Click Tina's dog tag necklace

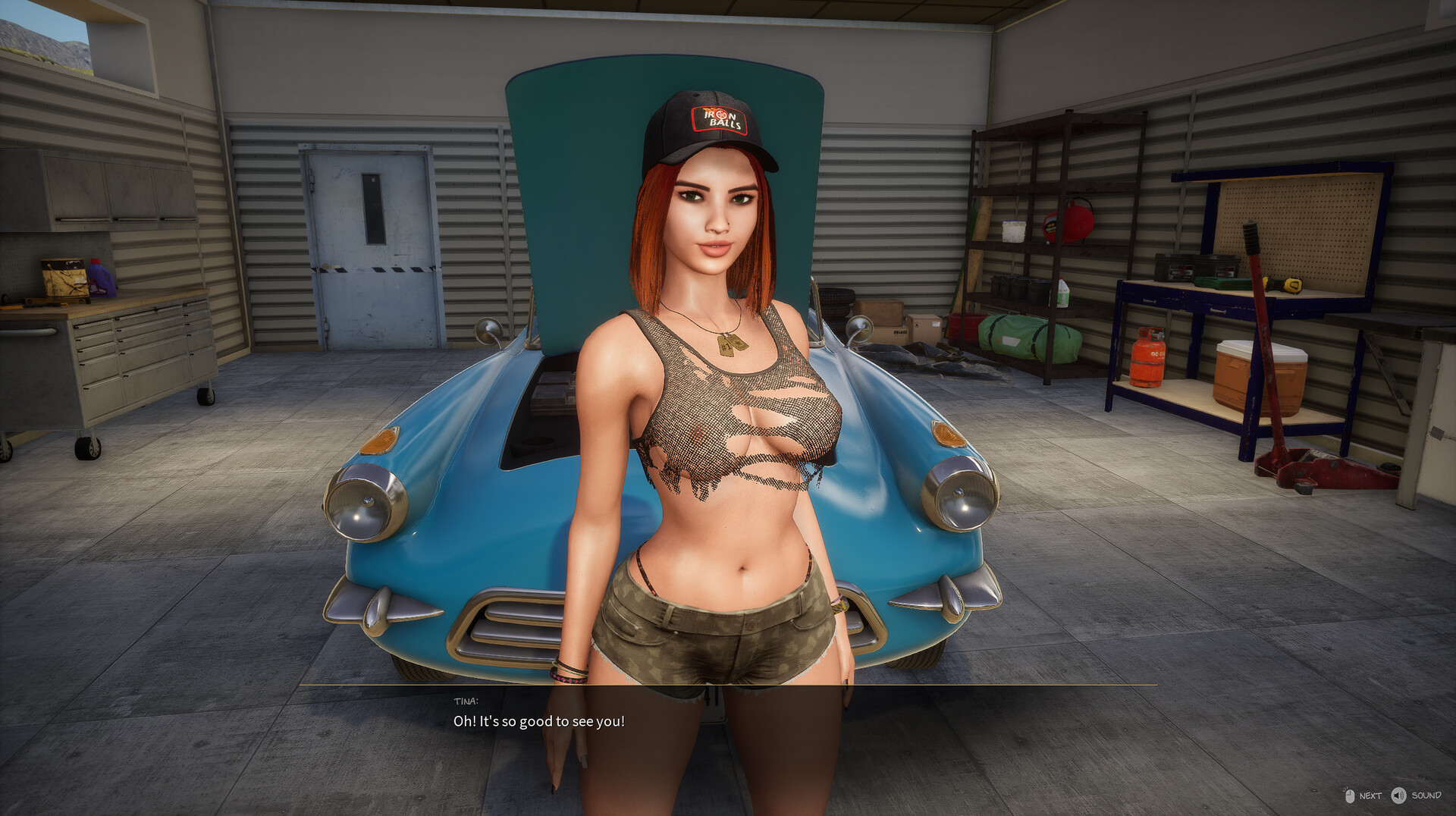(728, 343)
